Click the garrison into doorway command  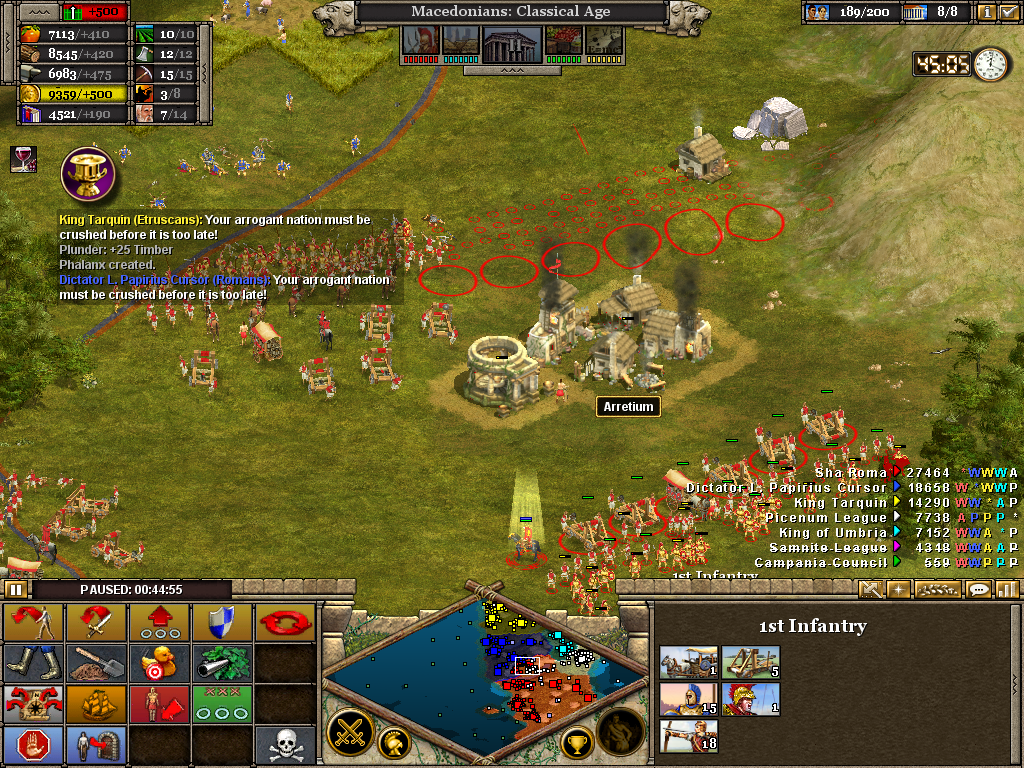[x=96, y=745]
